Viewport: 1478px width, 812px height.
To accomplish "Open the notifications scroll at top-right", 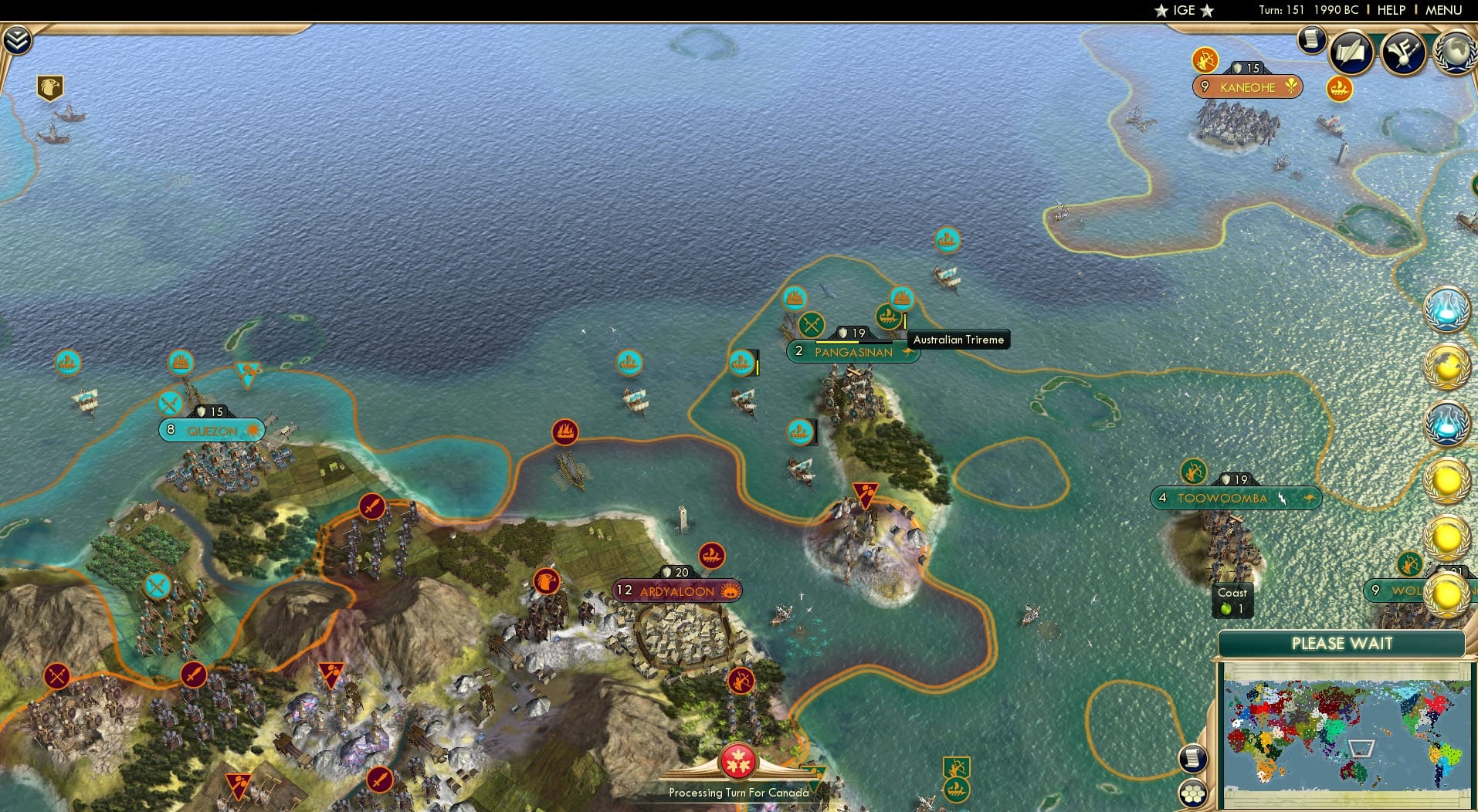I will coord(1310,40).
